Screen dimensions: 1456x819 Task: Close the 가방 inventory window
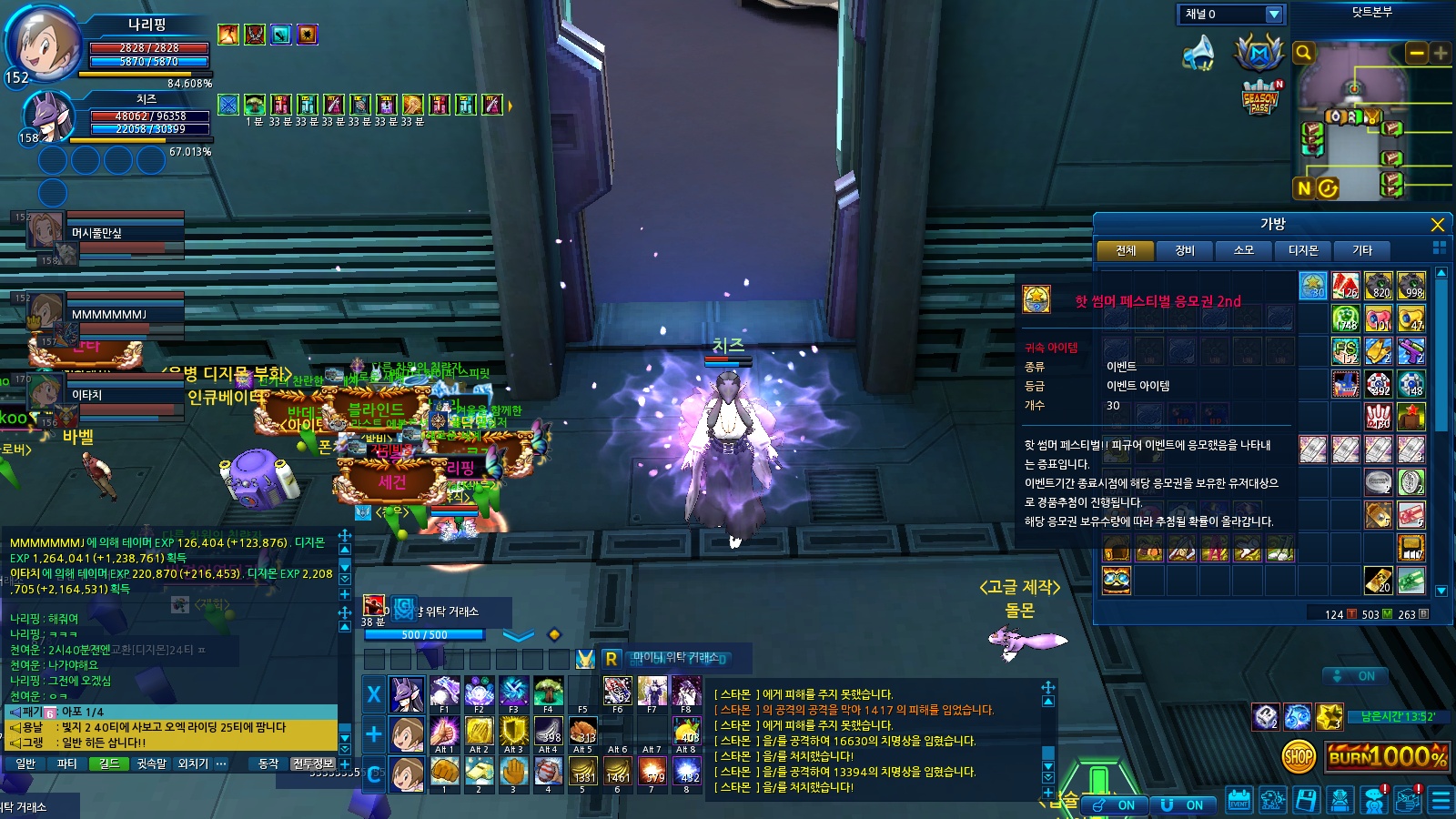[x=1437, y=225]
